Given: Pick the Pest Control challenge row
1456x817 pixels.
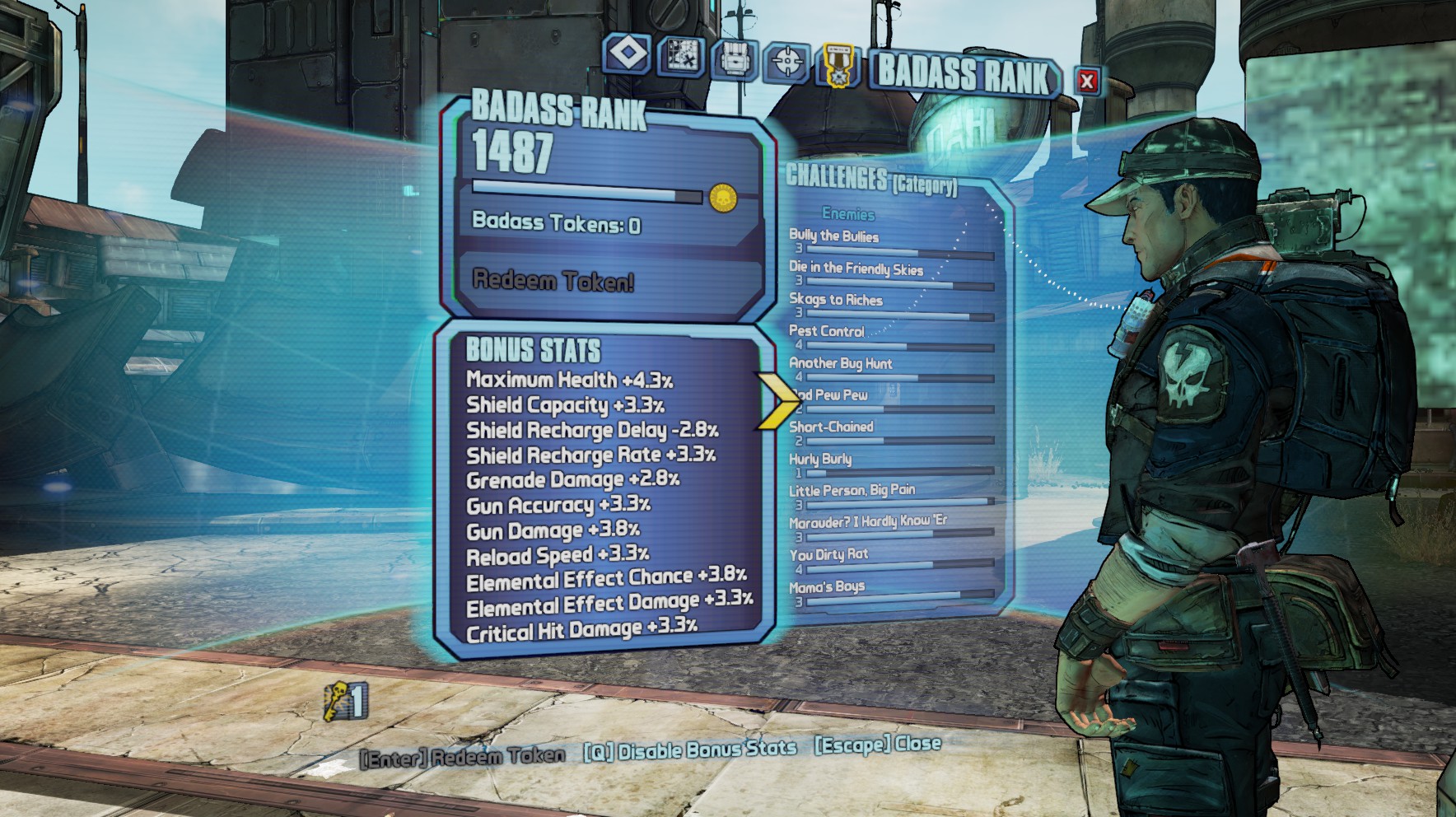Looking at the screenshot, I should click(x=826, y=331).
